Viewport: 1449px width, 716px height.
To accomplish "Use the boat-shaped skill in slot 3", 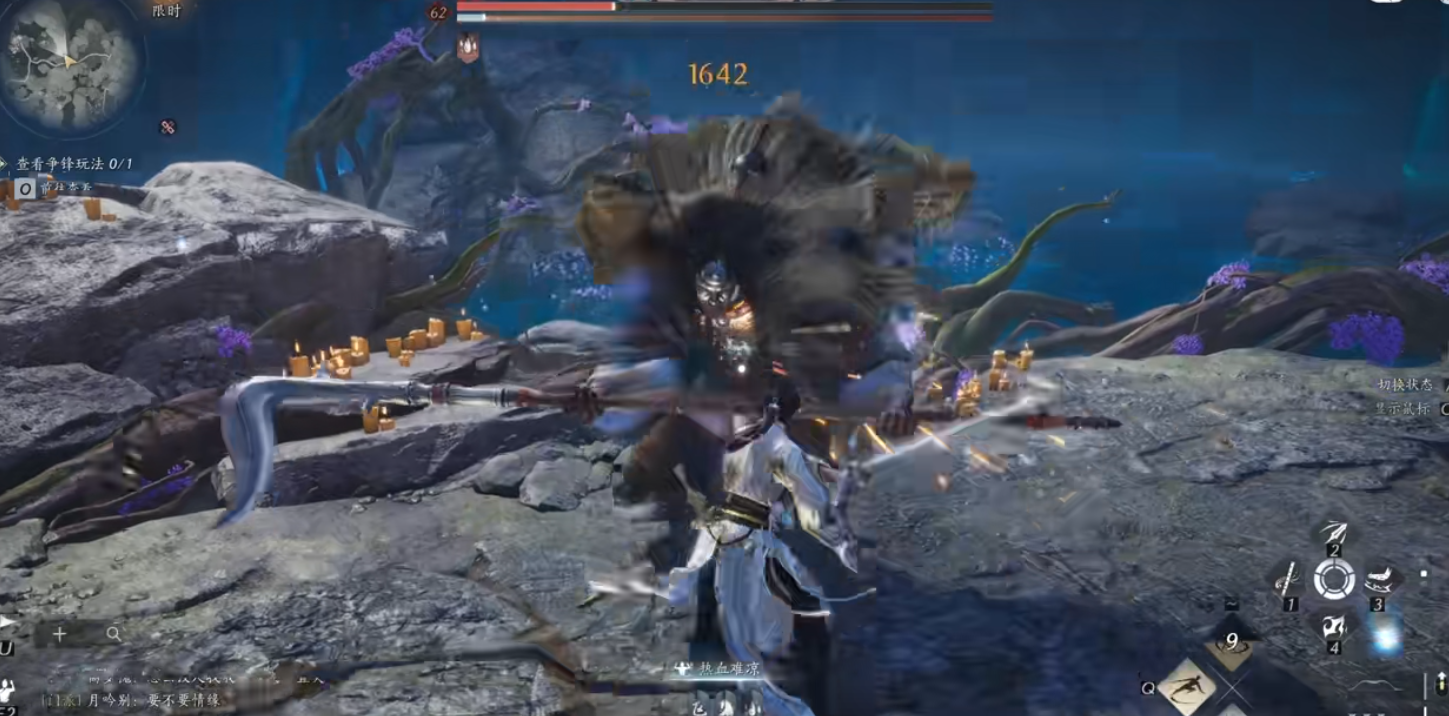I will coord(1380,580).
